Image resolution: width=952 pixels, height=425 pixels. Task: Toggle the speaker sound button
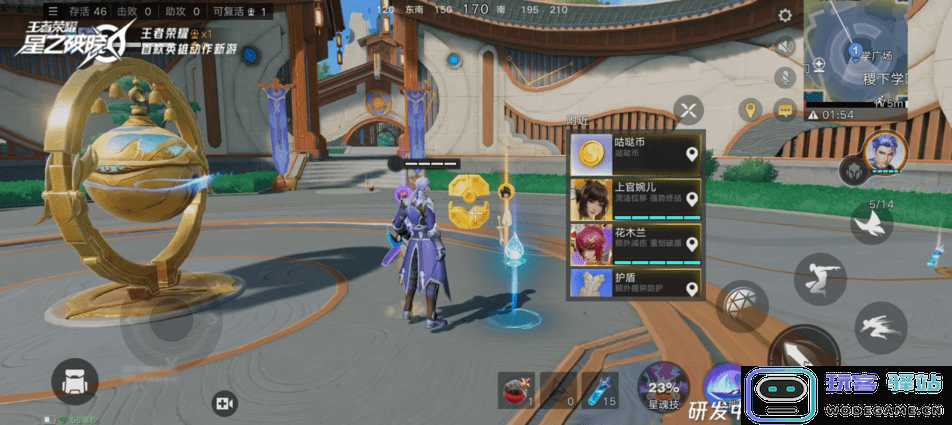[786, 46]
